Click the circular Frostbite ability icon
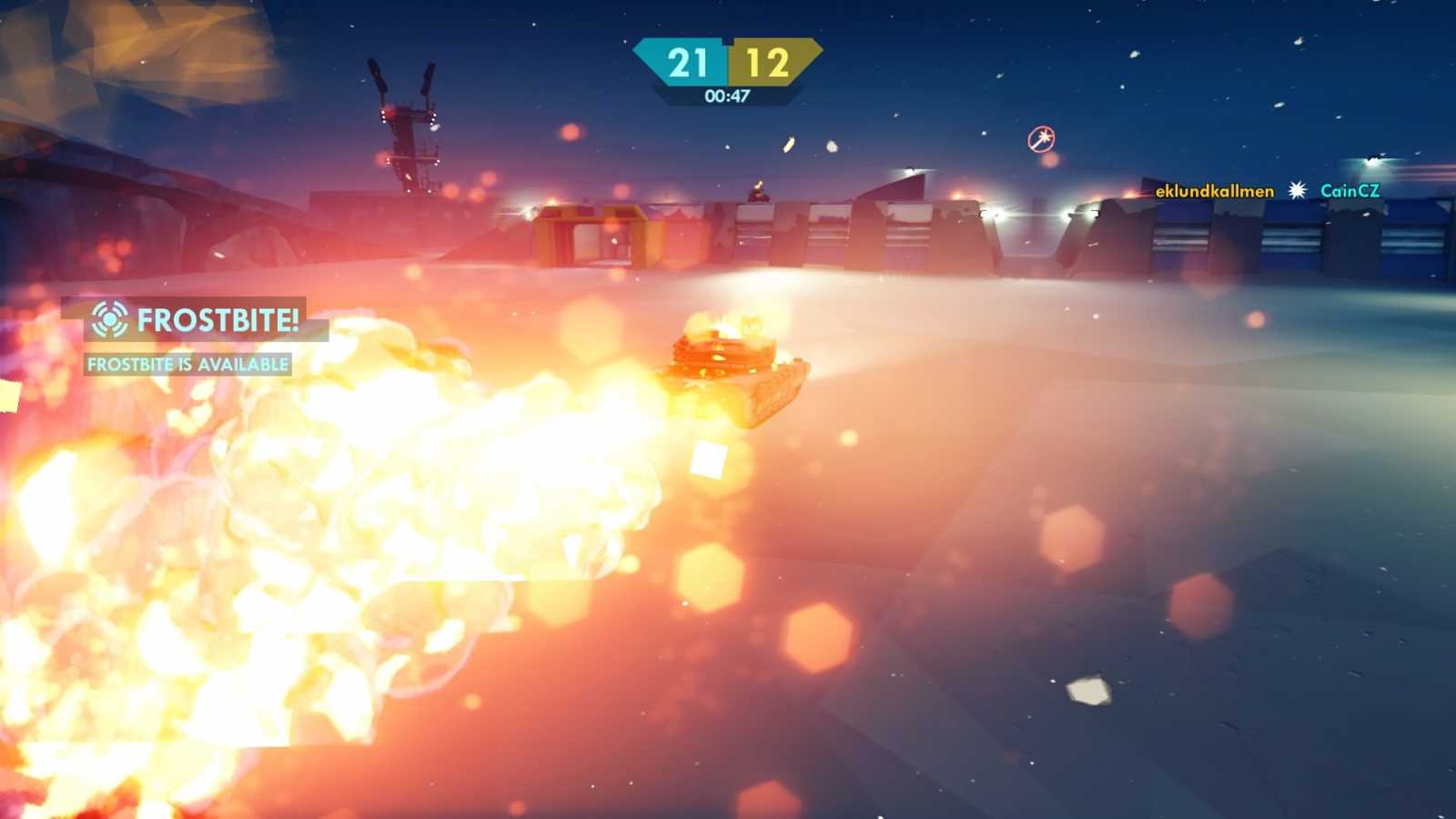The width and height of the screenshot is (1456, 819). click(109, 320)
